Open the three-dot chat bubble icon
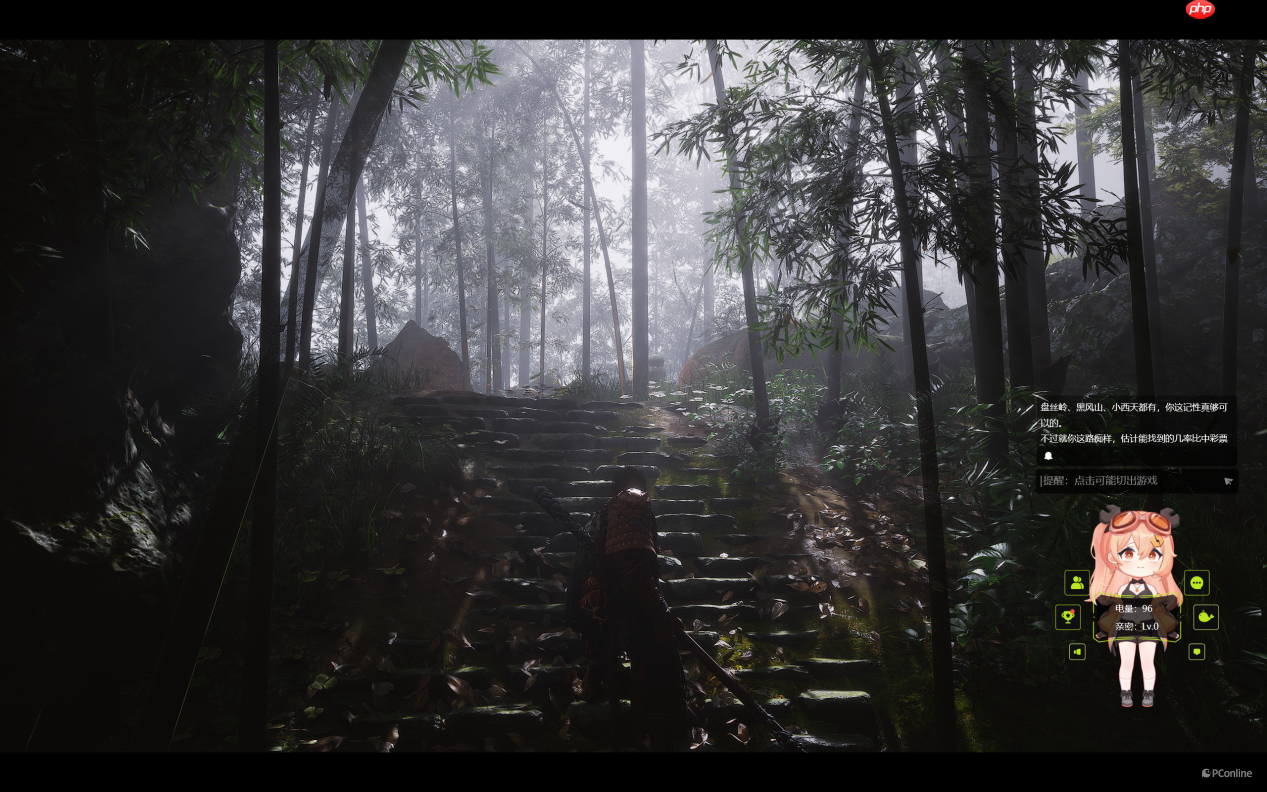 point(1197,582)
